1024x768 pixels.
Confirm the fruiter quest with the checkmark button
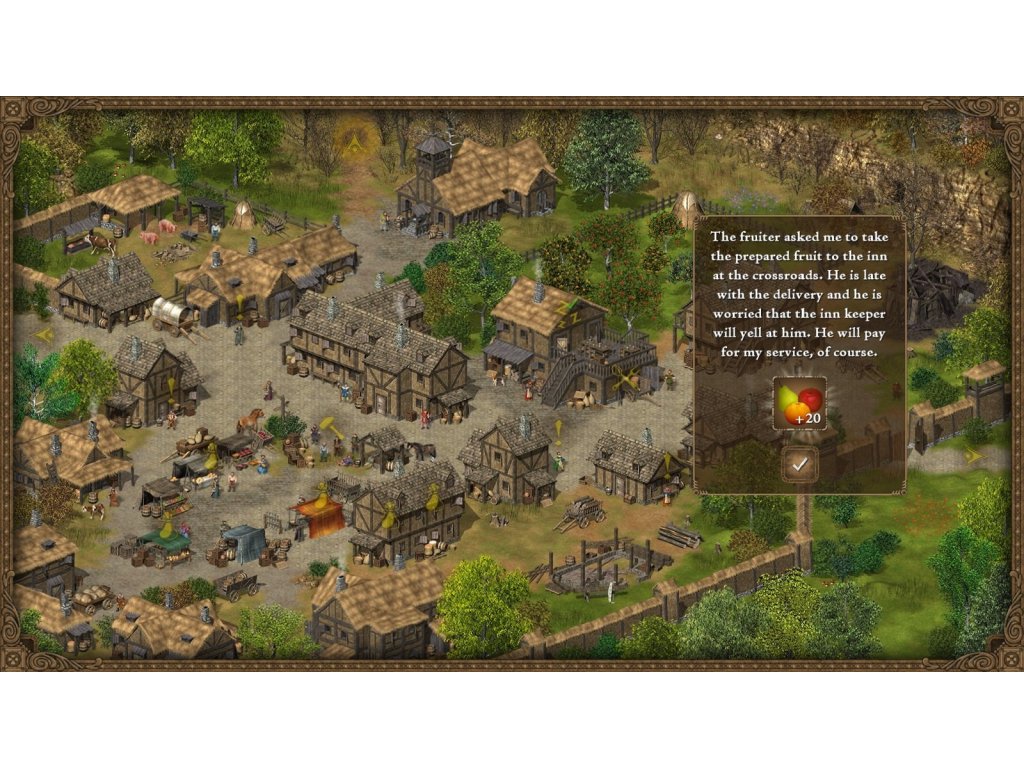point(799,464)
